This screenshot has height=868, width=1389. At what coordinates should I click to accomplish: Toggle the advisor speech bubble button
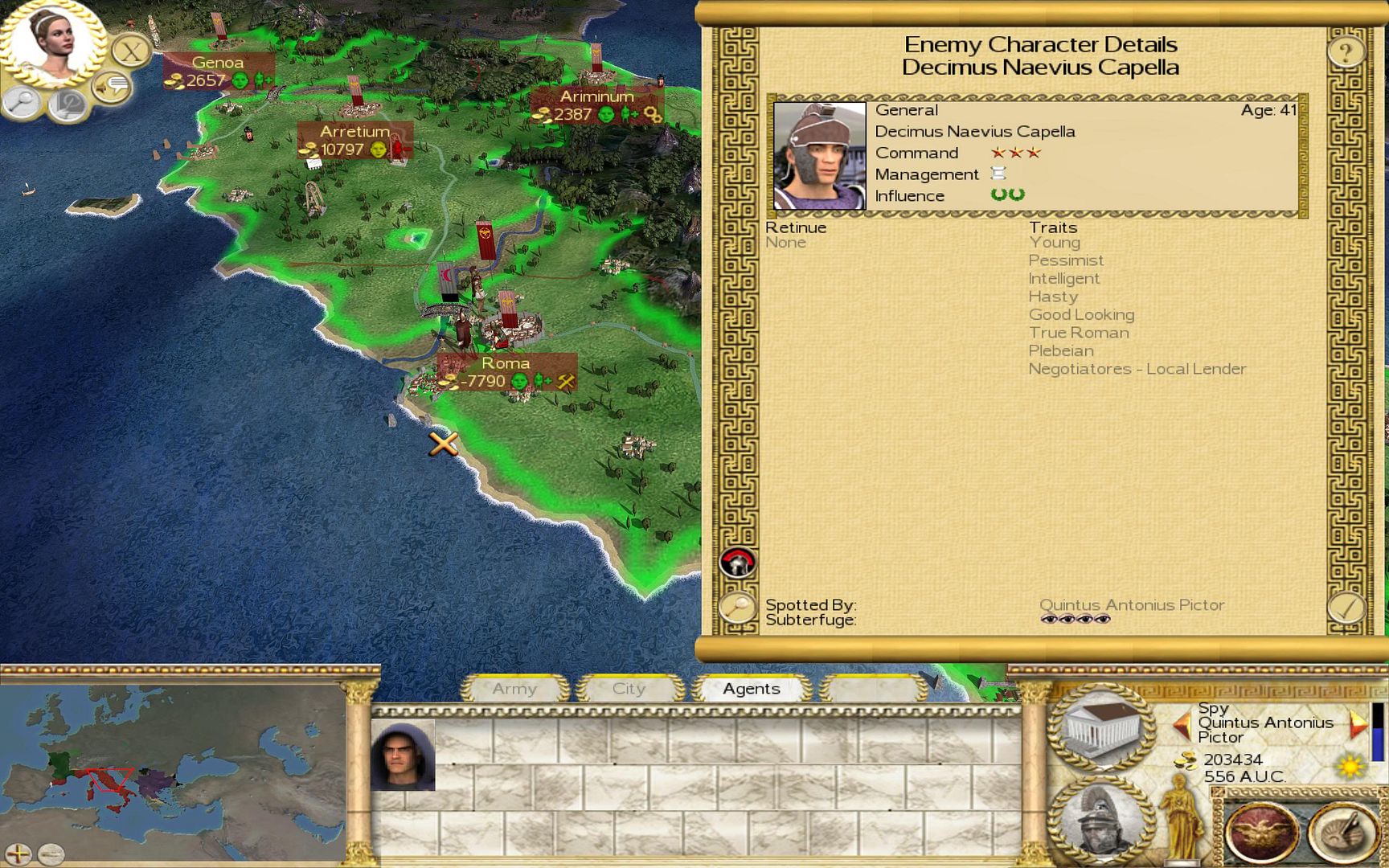pyautogui.click(x=113, y=84)
